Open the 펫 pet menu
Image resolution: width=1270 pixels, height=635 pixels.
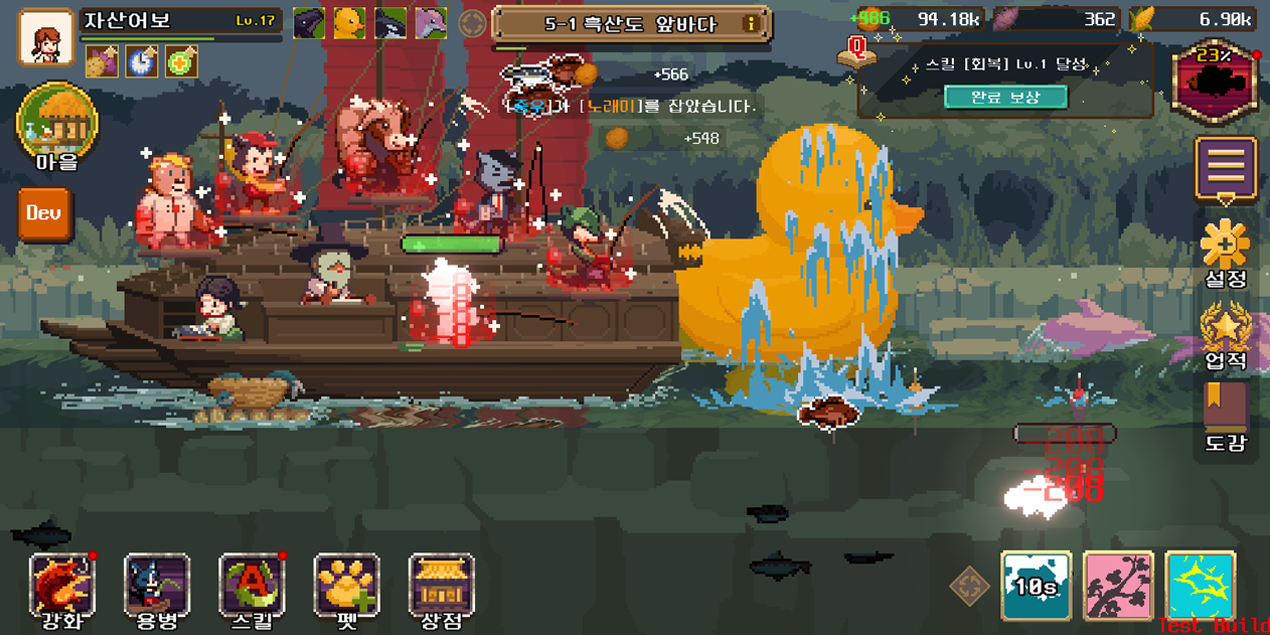click(x=347, y=587)
